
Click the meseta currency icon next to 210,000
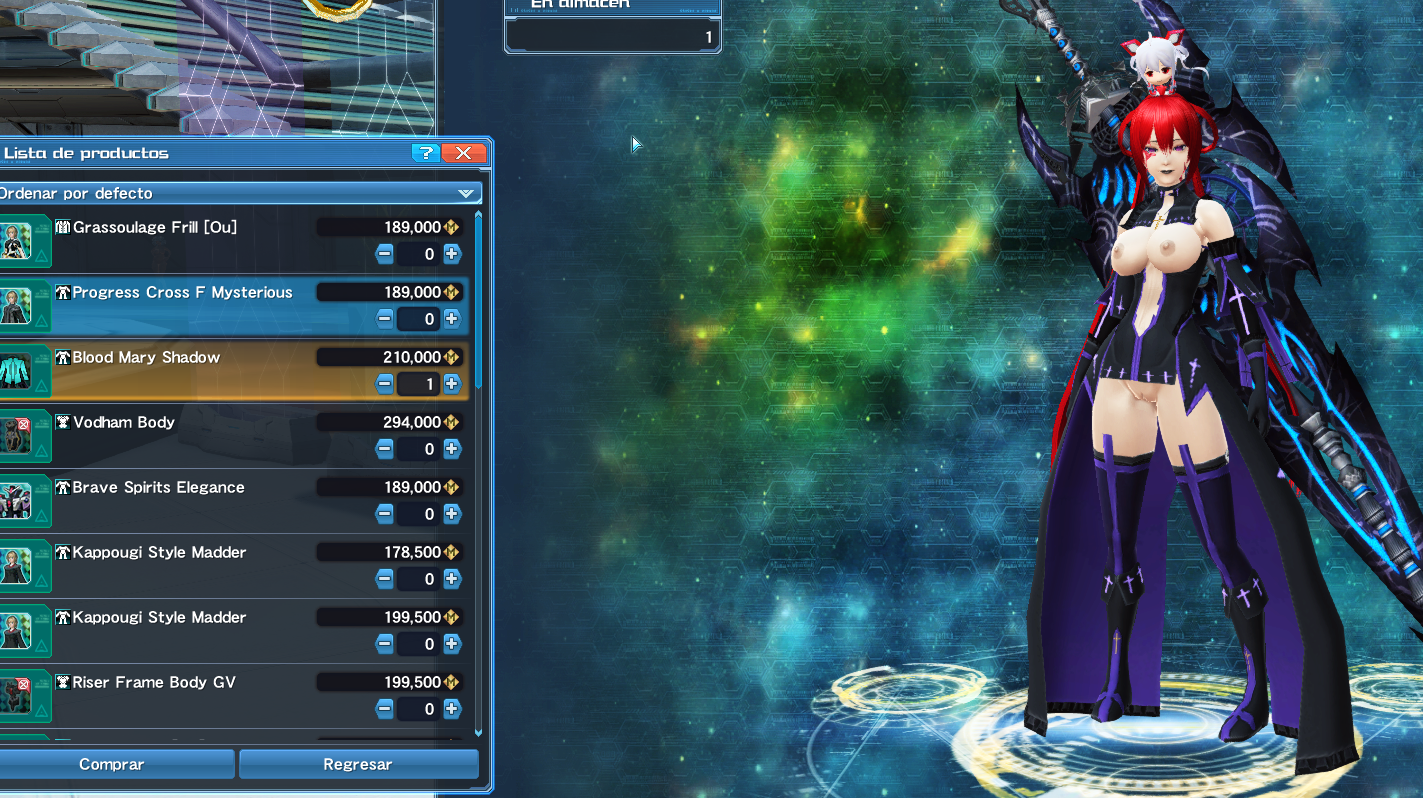(451, 357)
